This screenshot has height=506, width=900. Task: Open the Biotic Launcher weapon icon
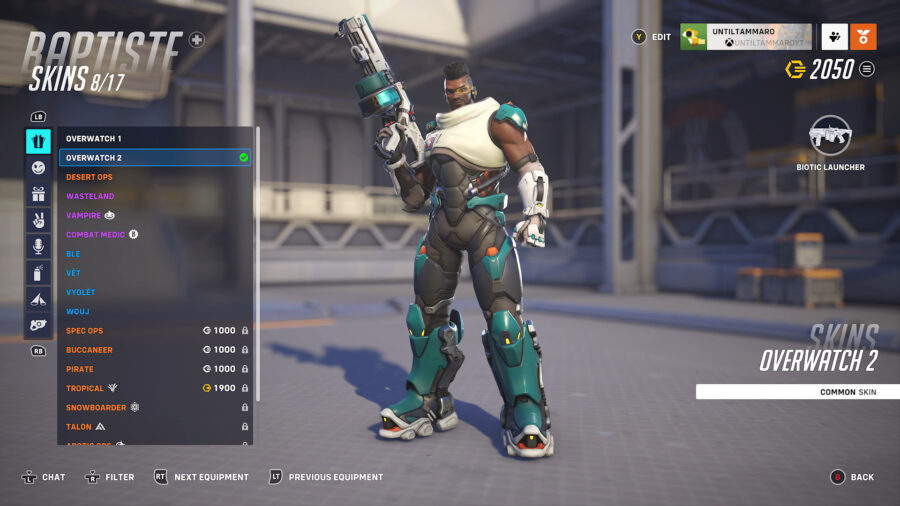tap(830, 134)
